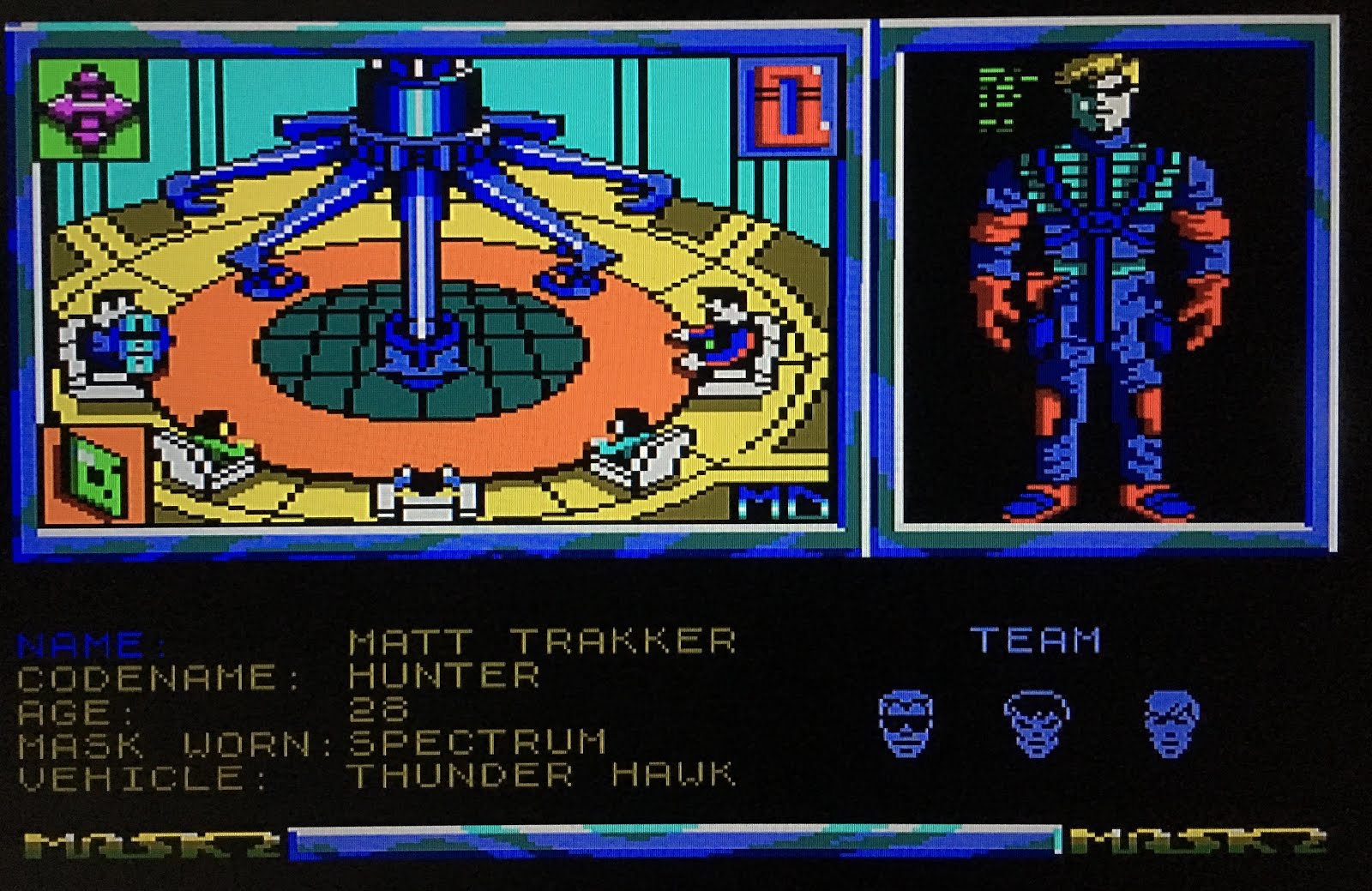The height and width of the screenshot is (891, 1372).
Task: Toggle the white gadget at the table's front edge
Action: (x=426, y=491)
